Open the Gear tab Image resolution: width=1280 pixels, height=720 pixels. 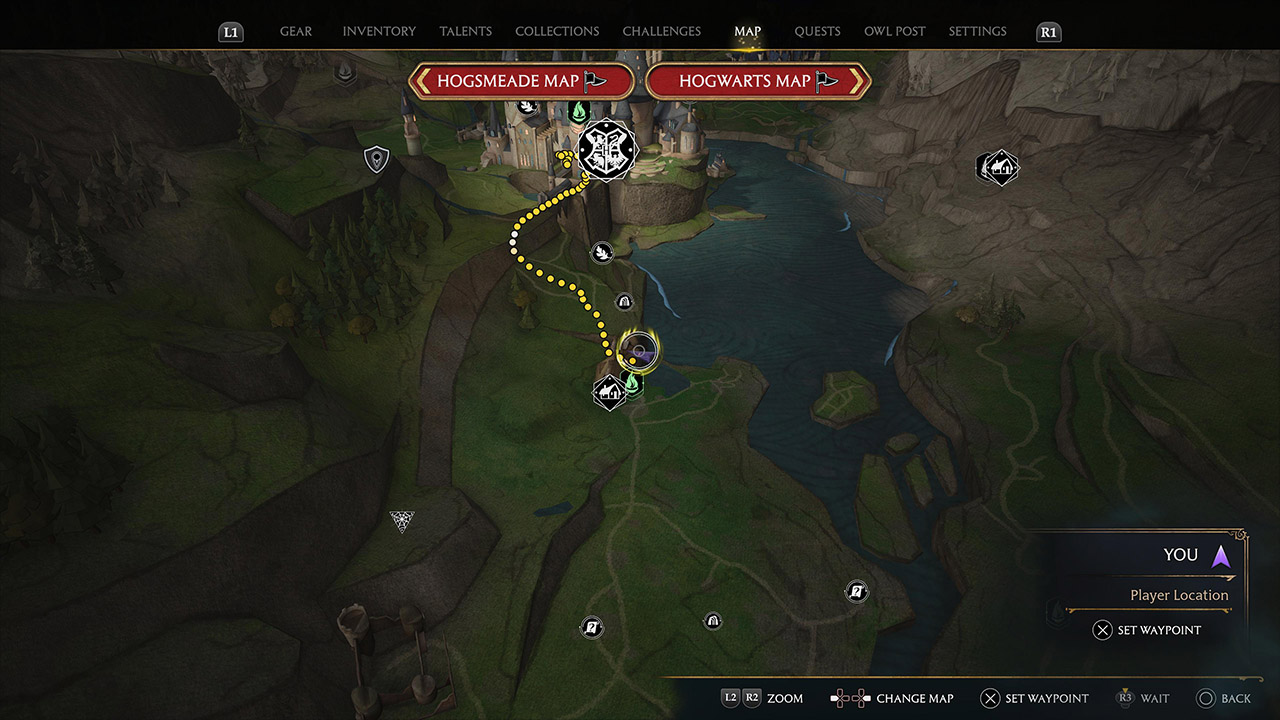tap(295, 31)
